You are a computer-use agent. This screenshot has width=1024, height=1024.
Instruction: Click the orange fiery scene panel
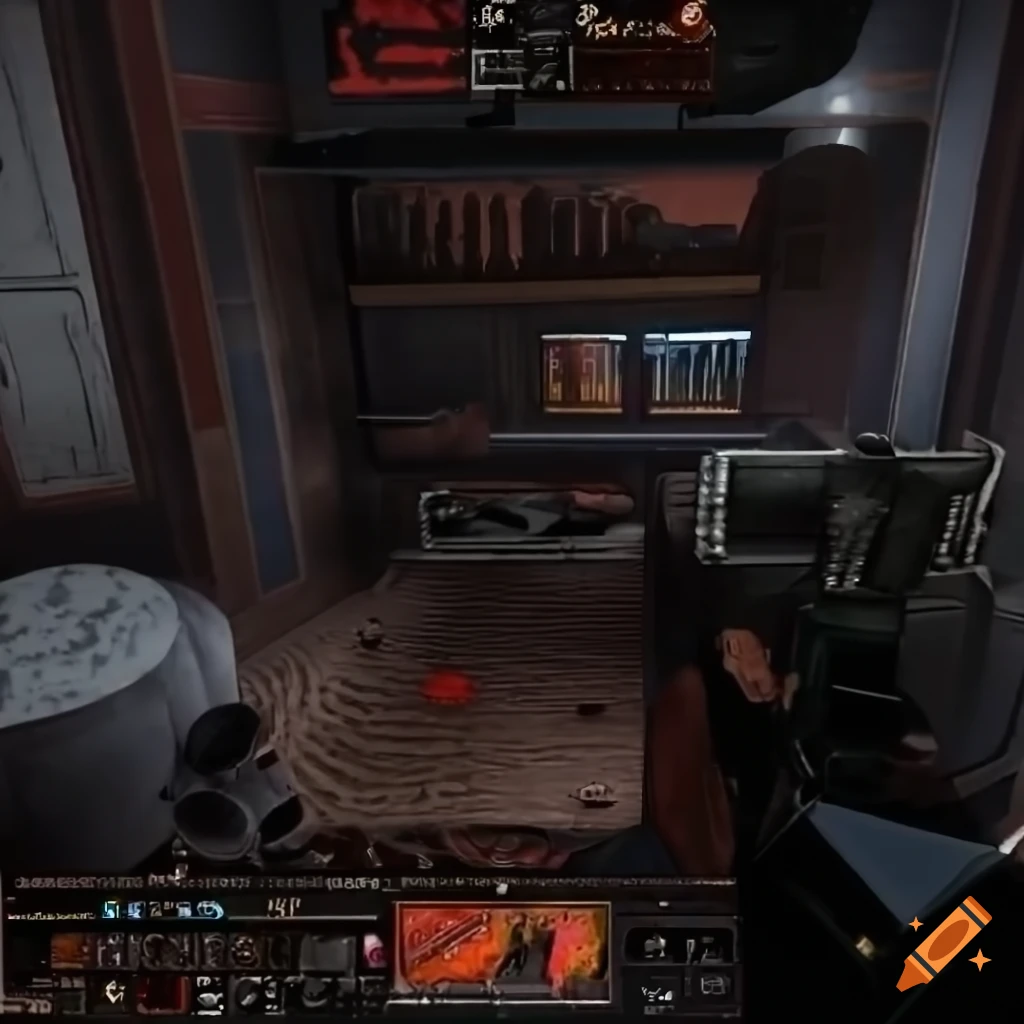503,950
